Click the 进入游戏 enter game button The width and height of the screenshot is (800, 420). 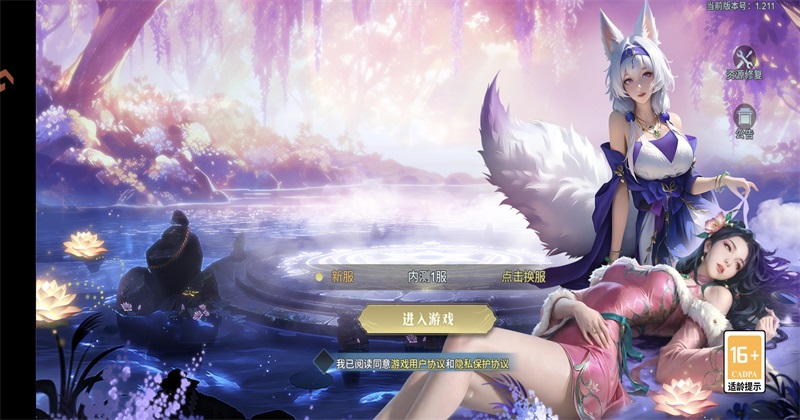click(x=428, y=319)
